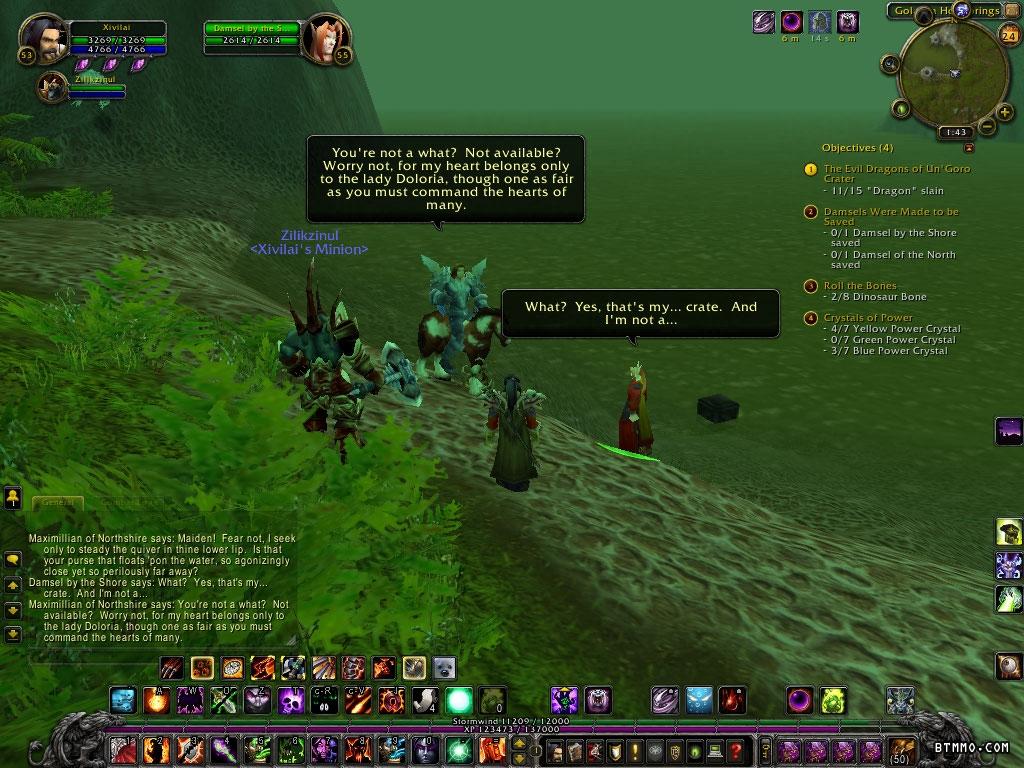
Task: Select the Crystals of Power quest
Action: click(x=868, y=318)
